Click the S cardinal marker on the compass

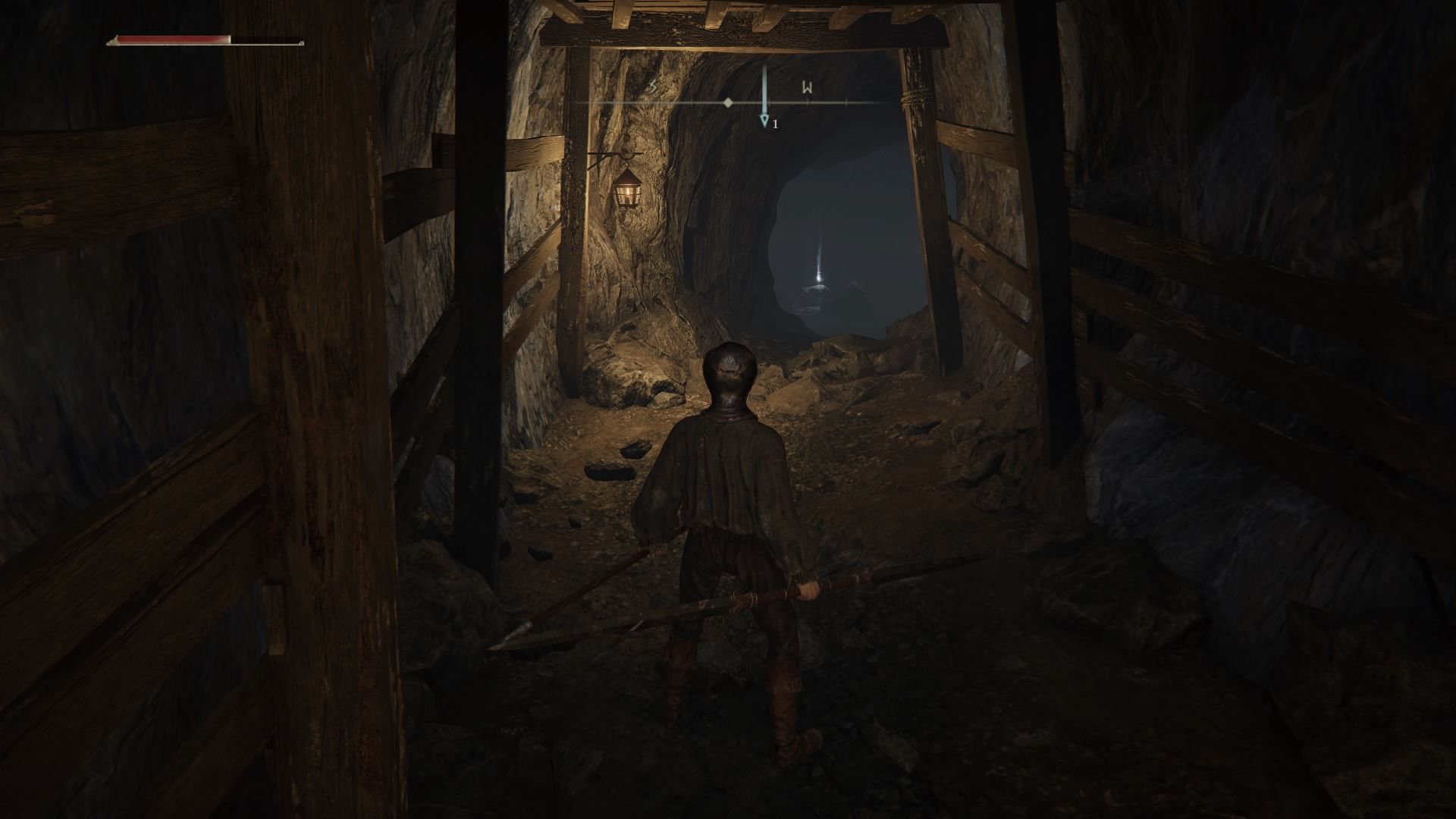[651, 86]
